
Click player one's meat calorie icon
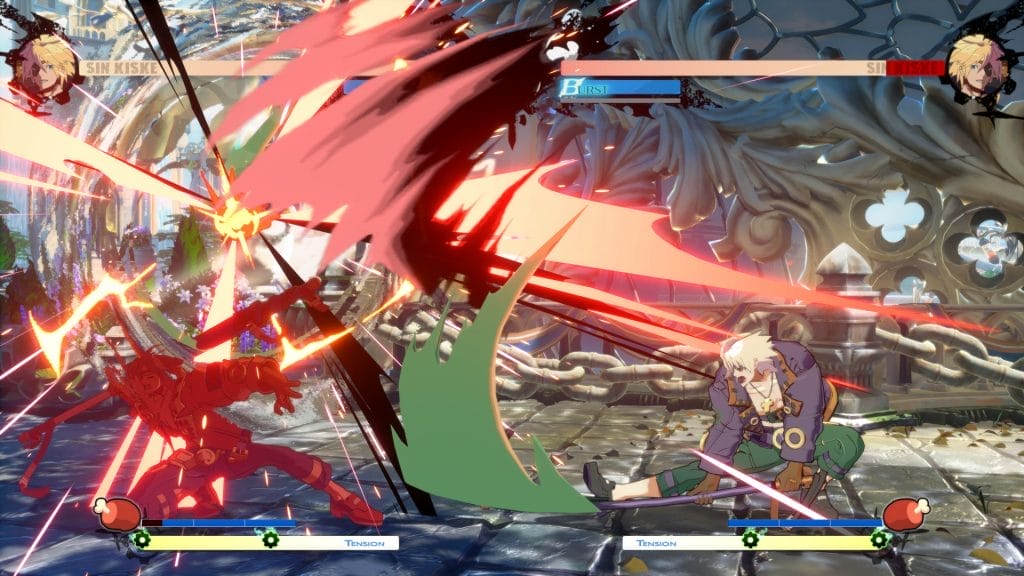click(x=117, y=514)
